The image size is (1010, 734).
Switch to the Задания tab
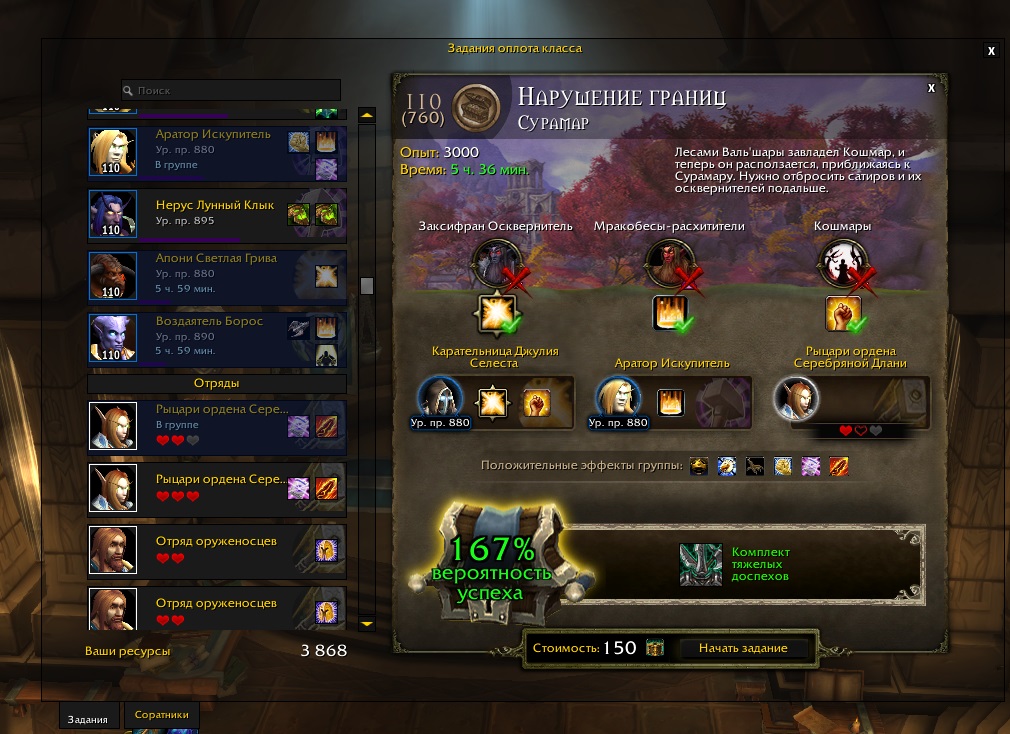(89, 717)
